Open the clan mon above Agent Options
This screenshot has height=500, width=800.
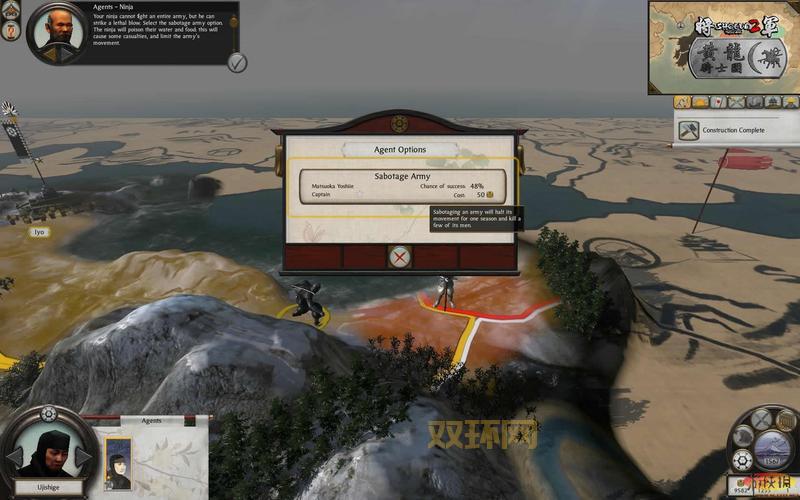(x=400, y=123)
